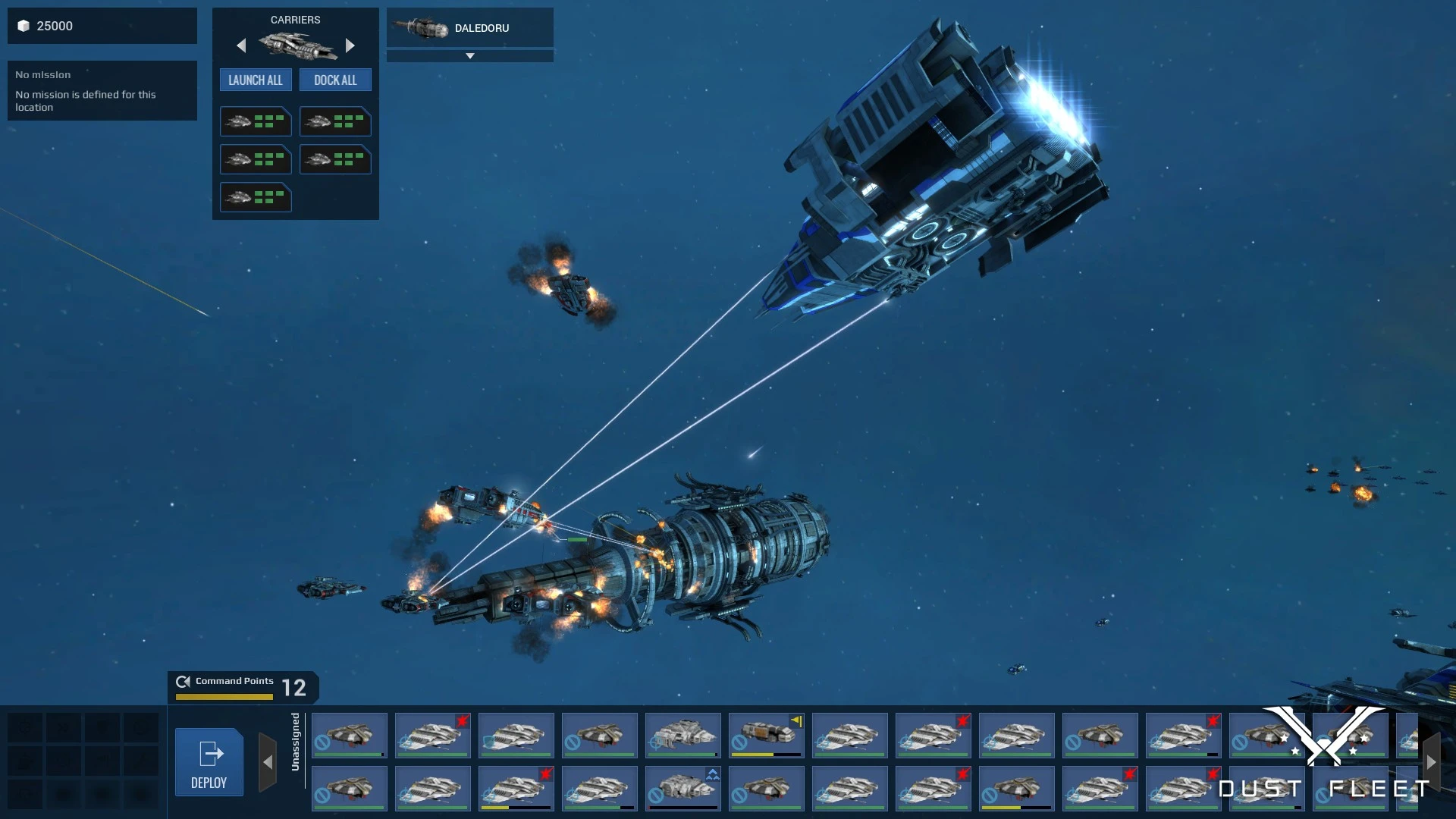
Task: Click the DEPLOY button
Action: 209,761
